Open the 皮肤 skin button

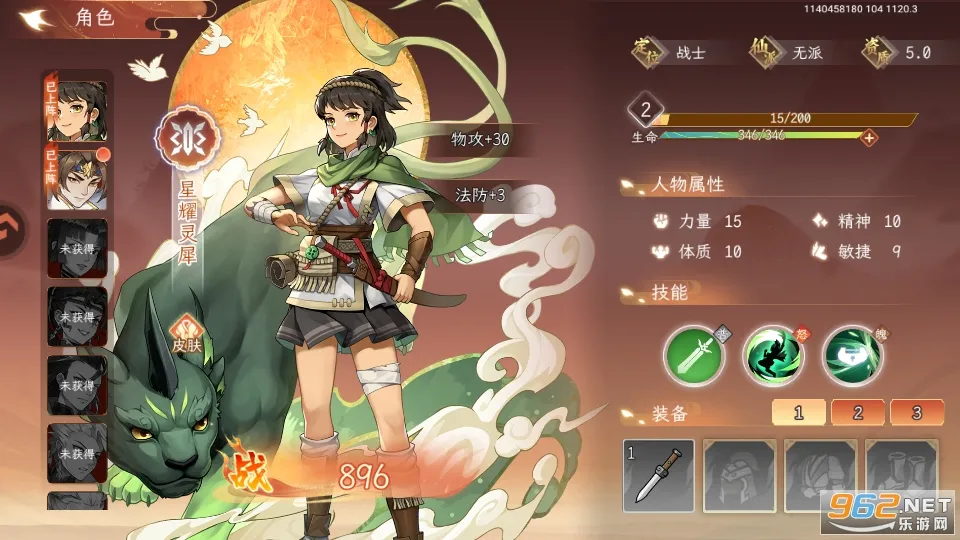tap(186, 334)
